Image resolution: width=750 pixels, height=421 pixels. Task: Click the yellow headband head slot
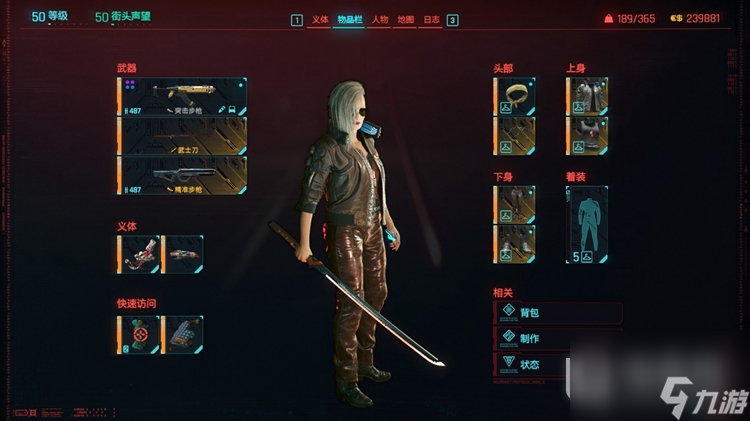(516, 97)
